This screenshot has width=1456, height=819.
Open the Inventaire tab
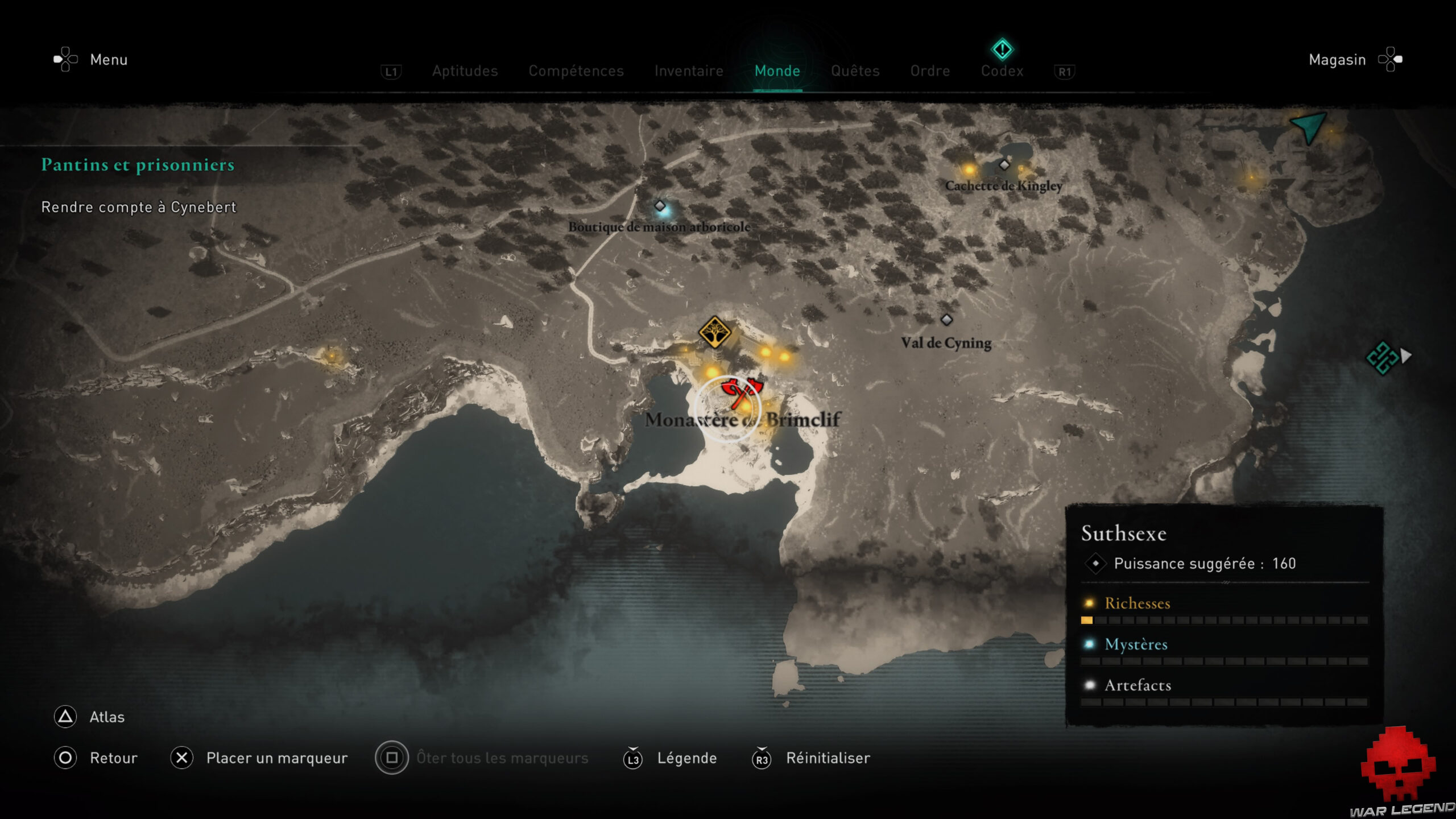point(689,71)
